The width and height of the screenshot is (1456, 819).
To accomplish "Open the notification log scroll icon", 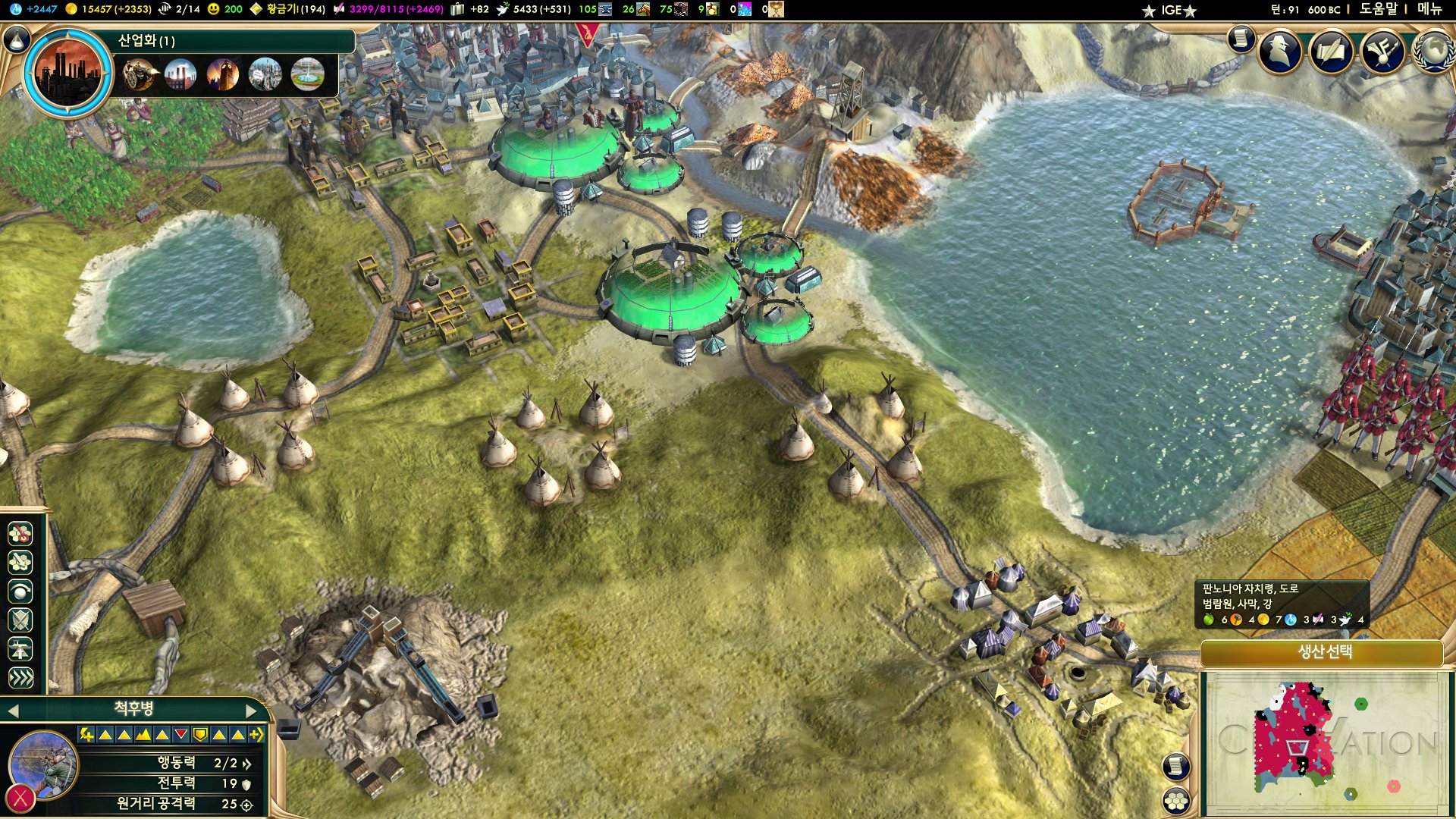I will coord(1241,38).
